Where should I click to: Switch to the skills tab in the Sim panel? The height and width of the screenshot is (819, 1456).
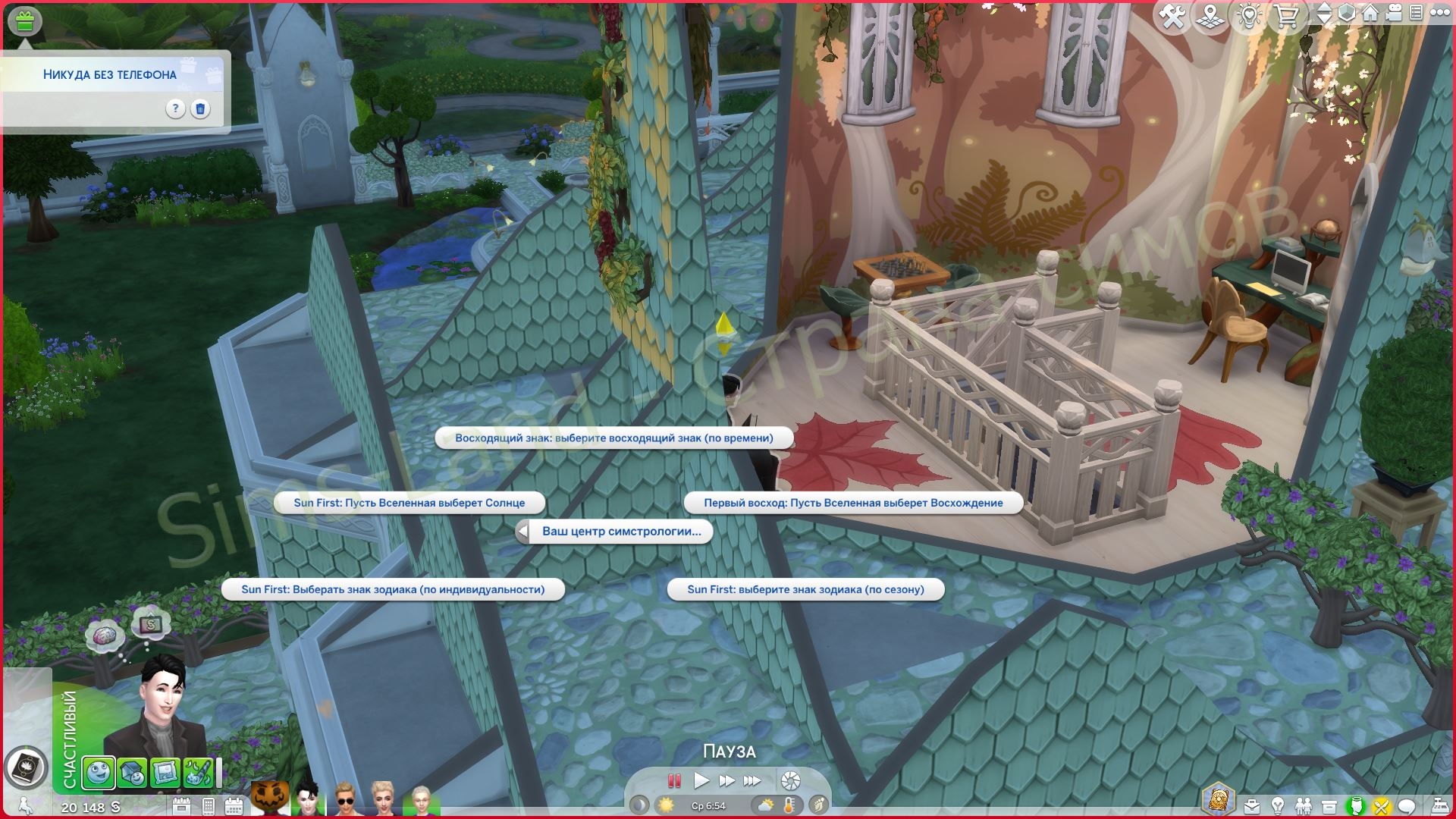(198, 772)
